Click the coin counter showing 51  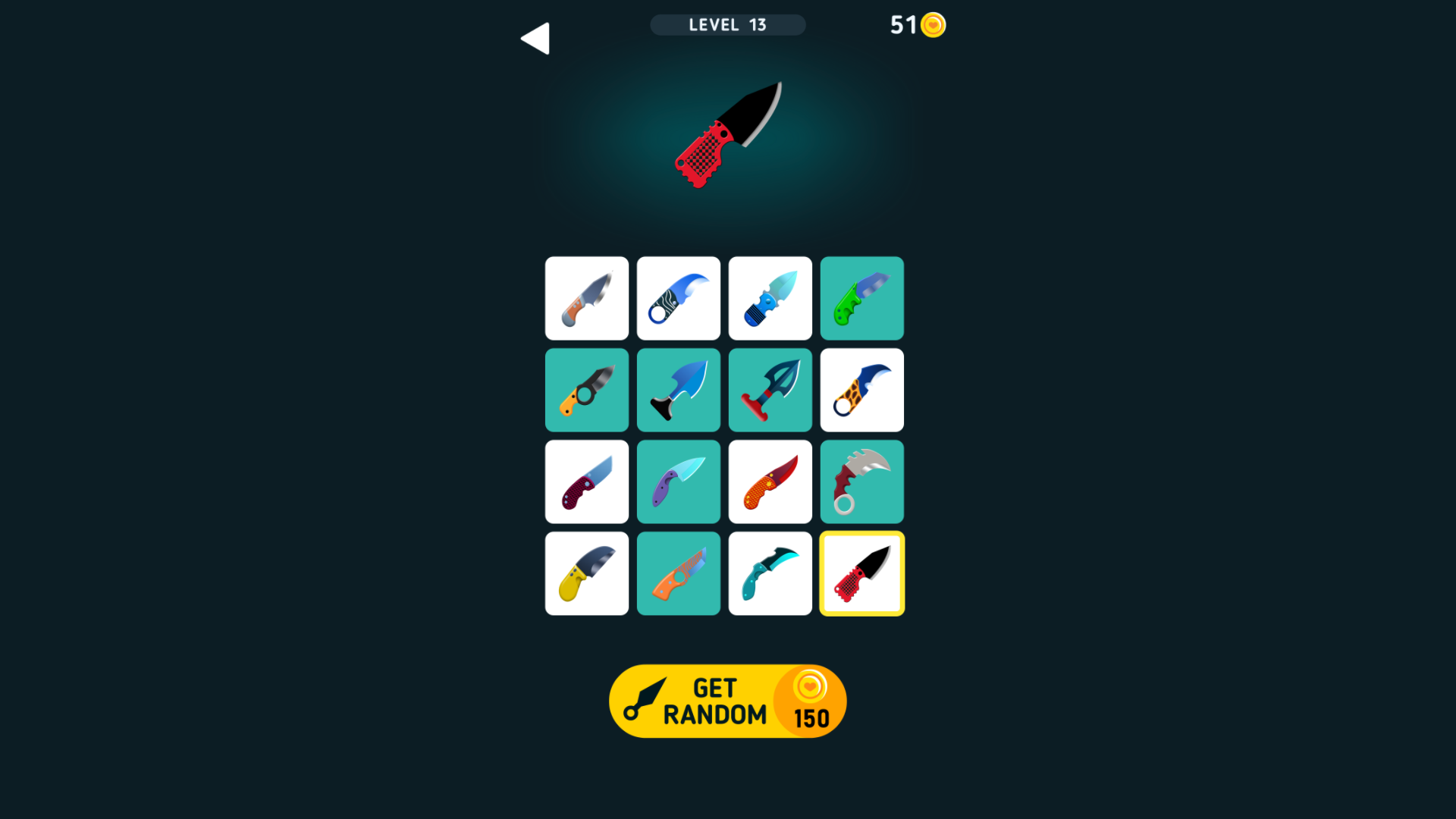pos(918,25)
